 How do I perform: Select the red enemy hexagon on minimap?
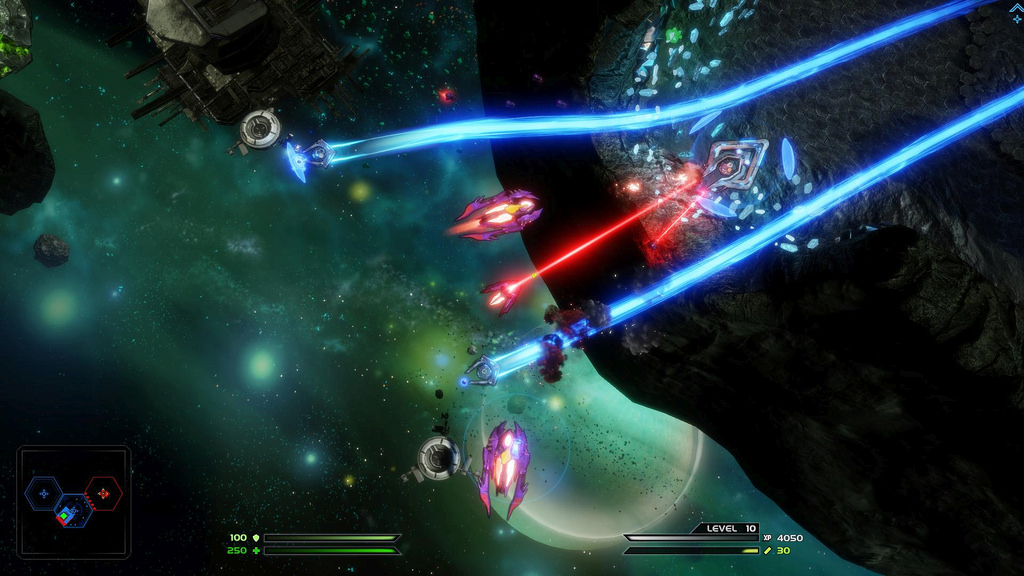(103, 493)
